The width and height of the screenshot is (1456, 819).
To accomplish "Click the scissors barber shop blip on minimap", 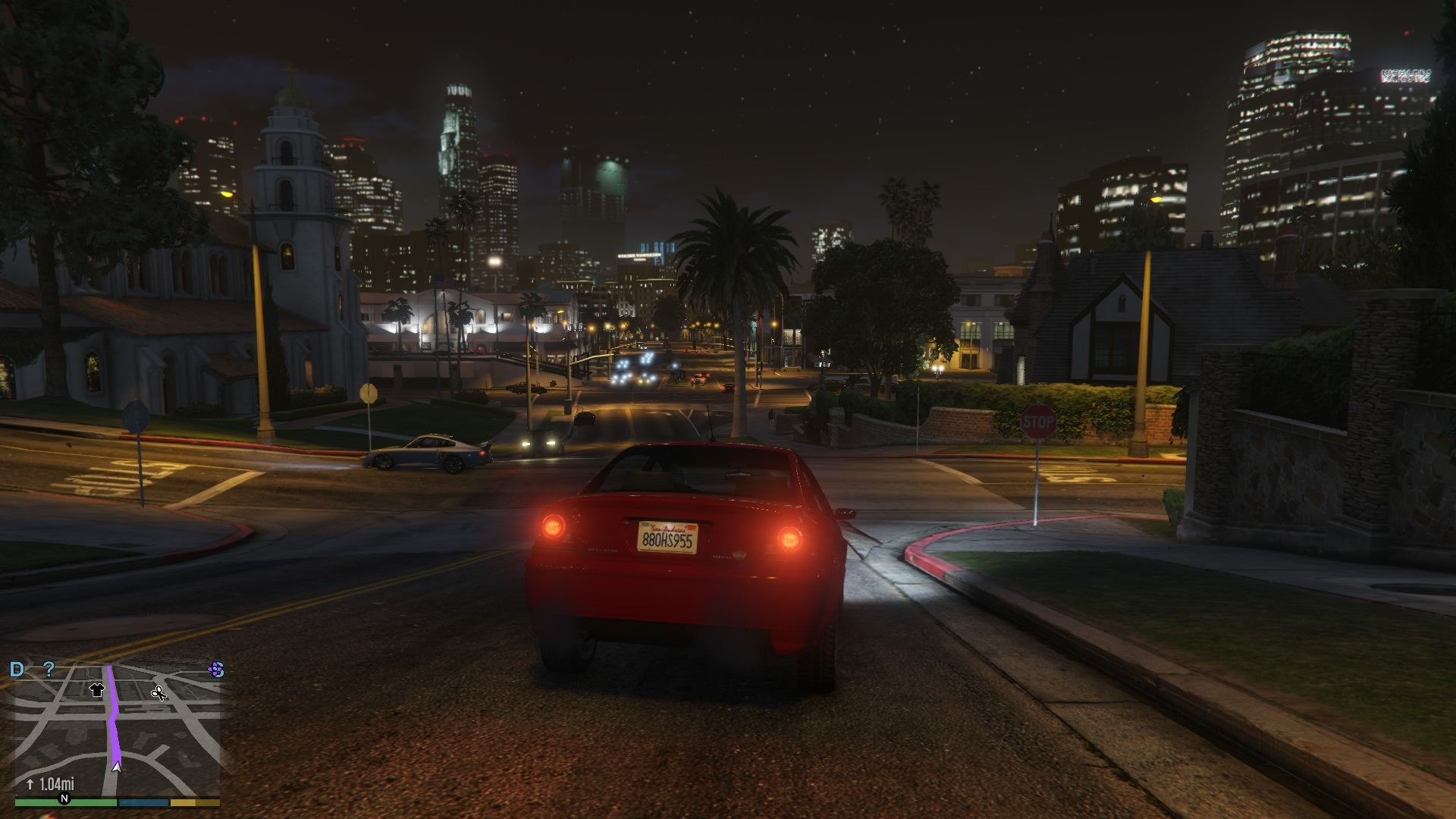I will pos(160,693).
